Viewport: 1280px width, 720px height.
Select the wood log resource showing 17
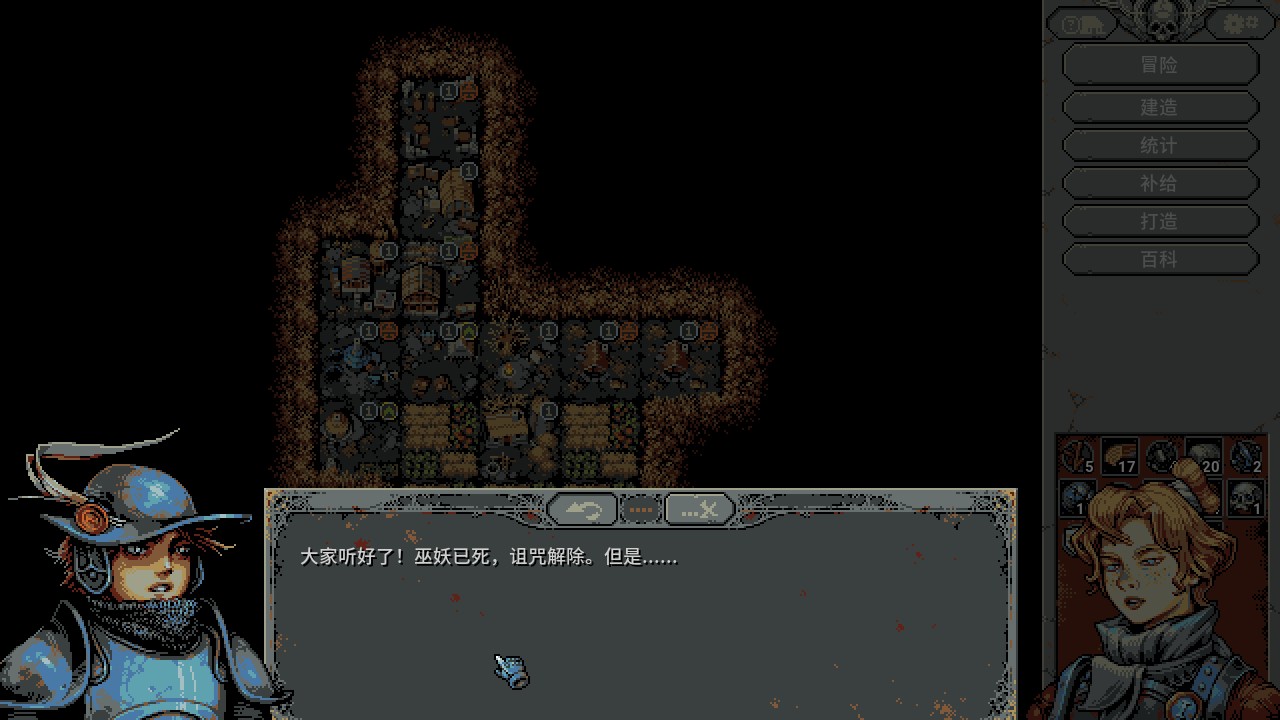(x=1120, y=456)
